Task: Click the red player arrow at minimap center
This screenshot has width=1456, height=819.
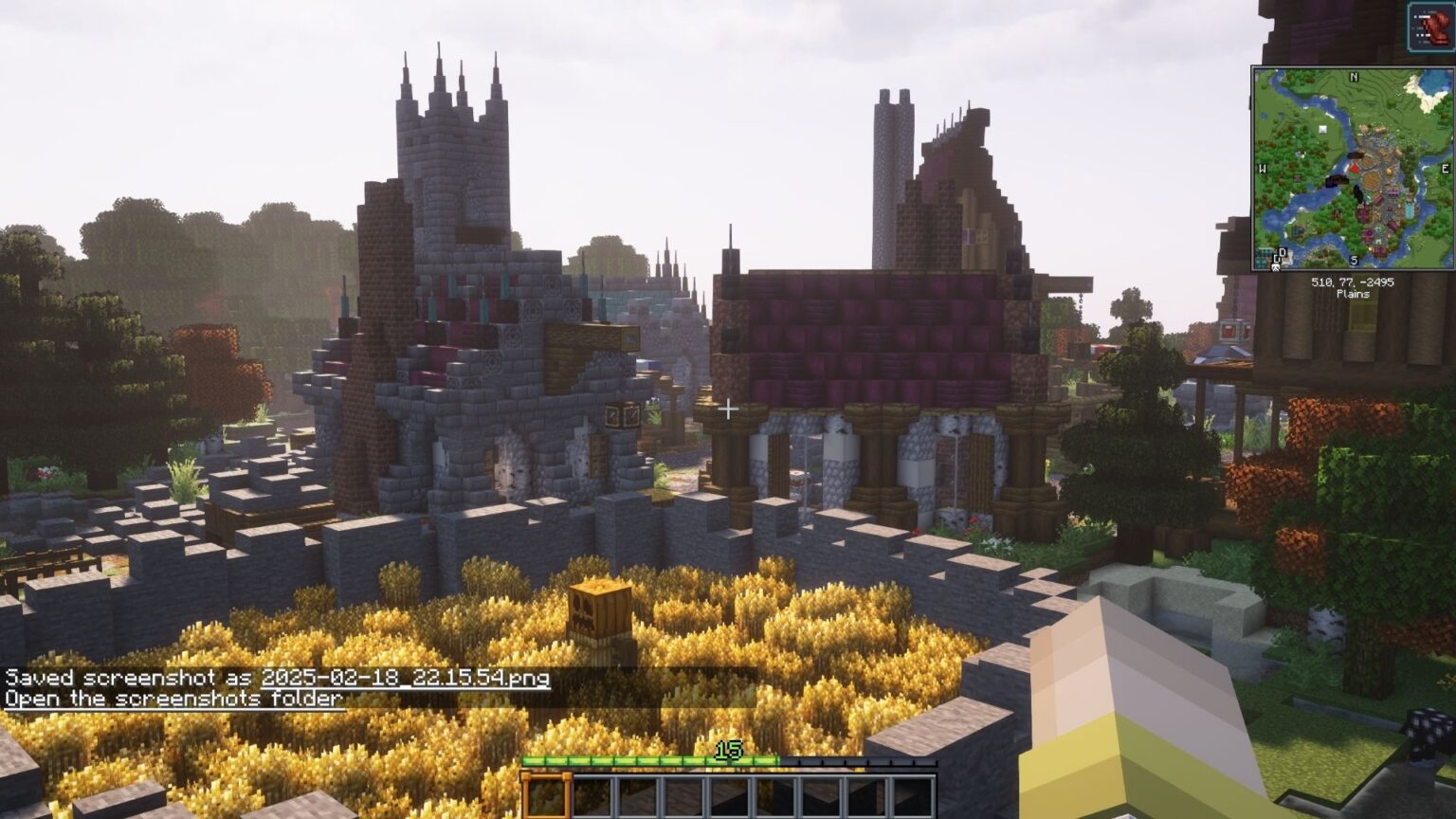Action: click(1354, 169)
